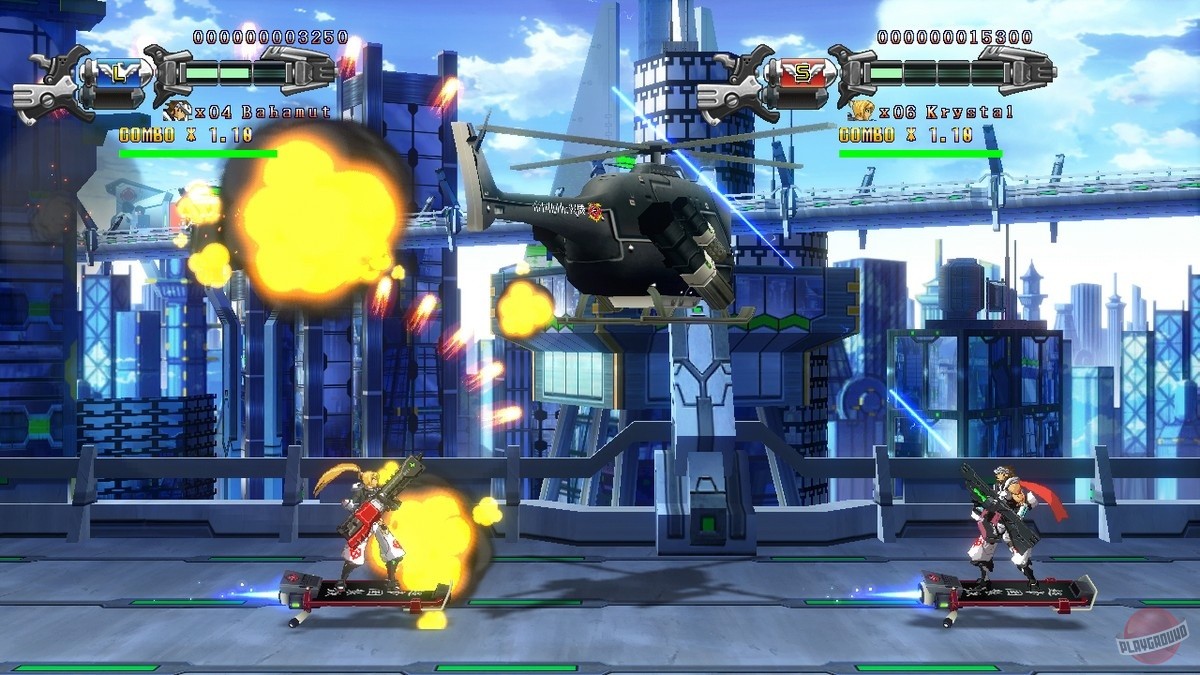This screenshot has width=1200, height=675.
Task: Select player two's red S weapon icon
Action: click(800, 73)
